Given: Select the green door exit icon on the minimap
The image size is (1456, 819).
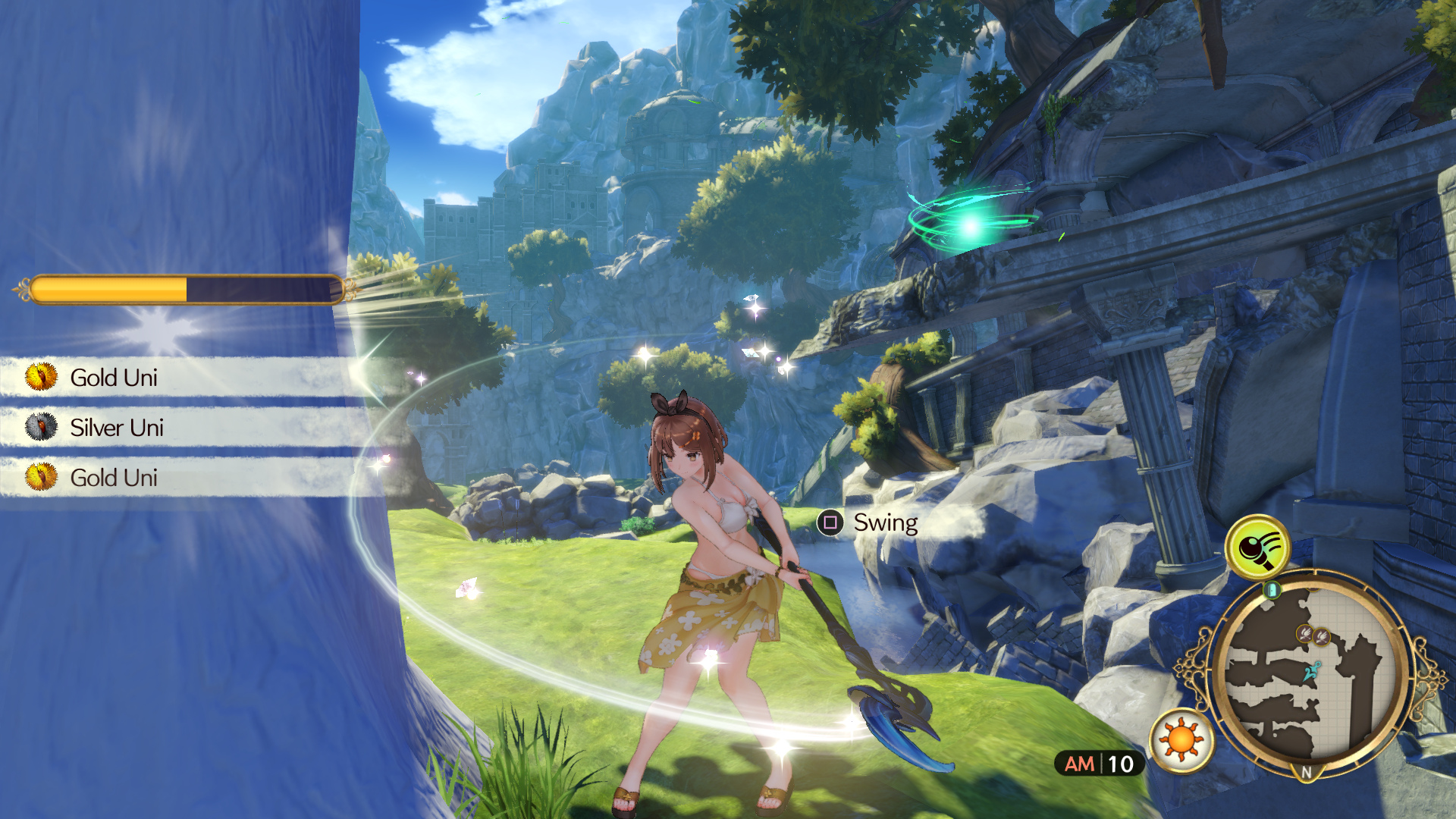Looking at the screenshot, I should [x=1272, y=588].
